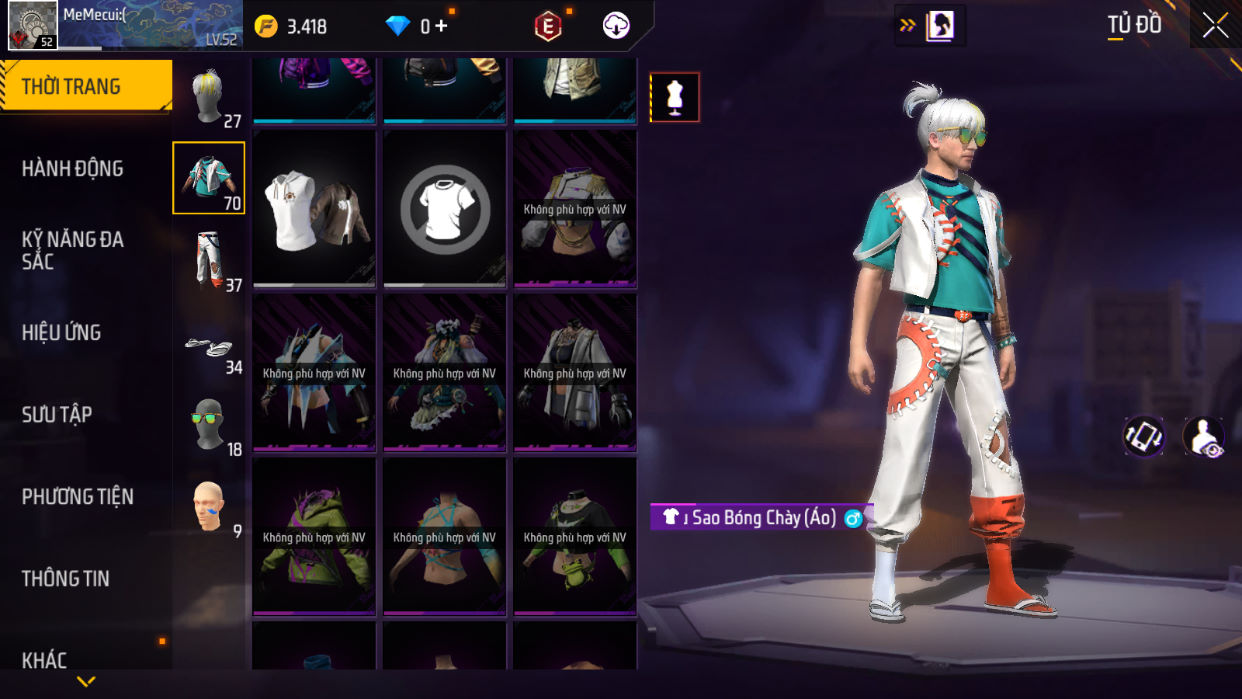Screen dimensions: 1242x699
Task: Choose the face paint category with 9 items
Action: (209, 507)
